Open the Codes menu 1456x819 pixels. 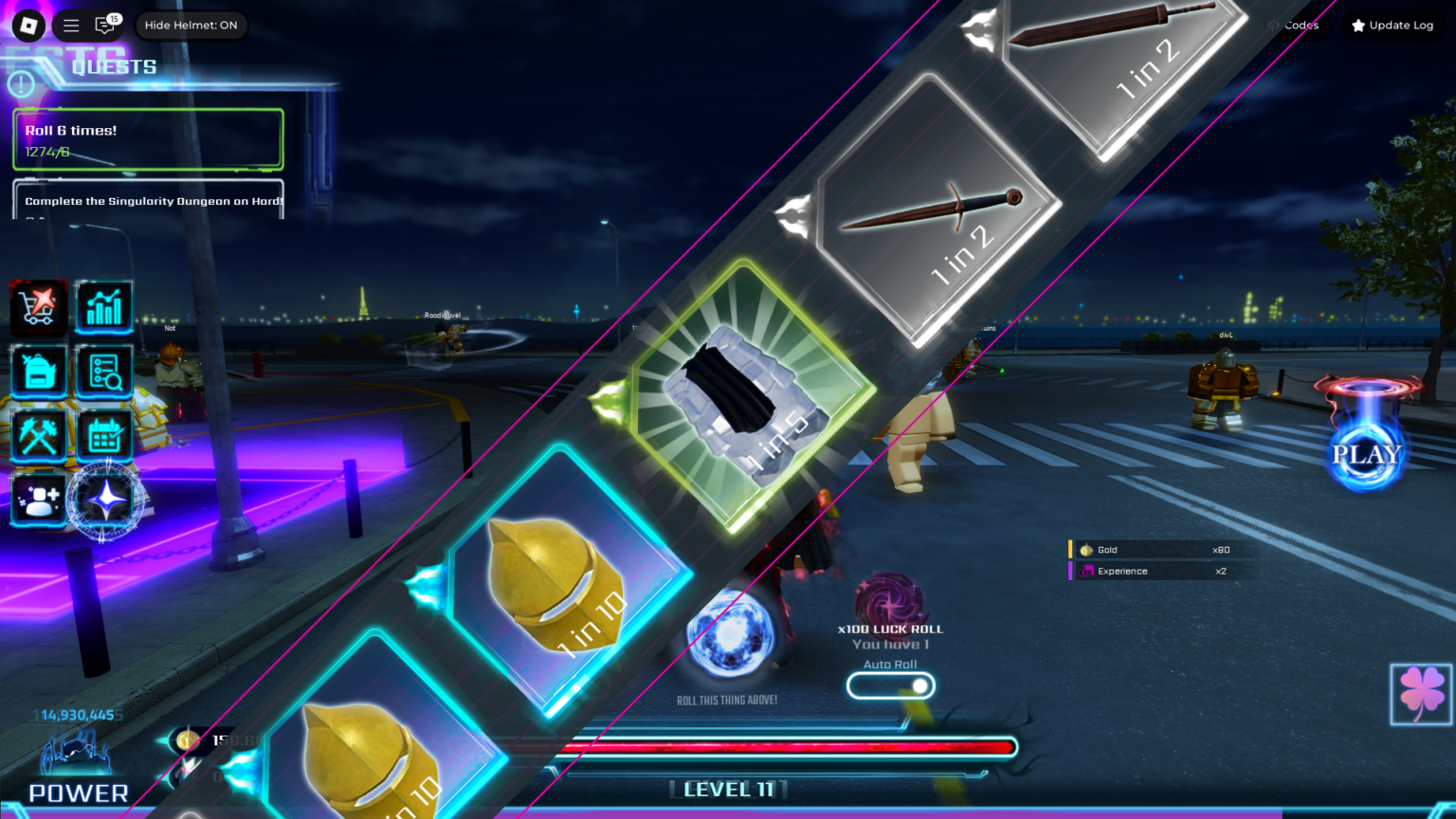click(x=1295, y=26)
